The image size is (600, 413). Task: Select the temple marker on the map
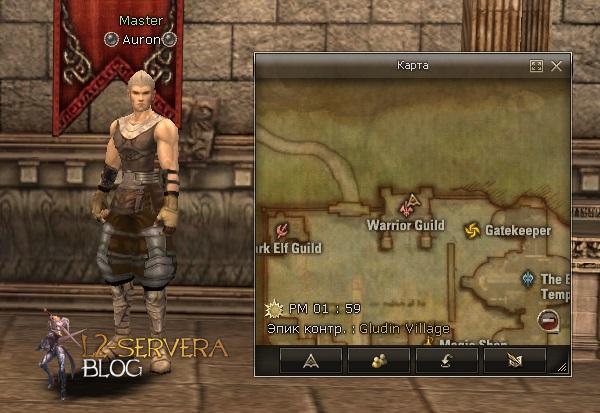[x=527, y=279]
